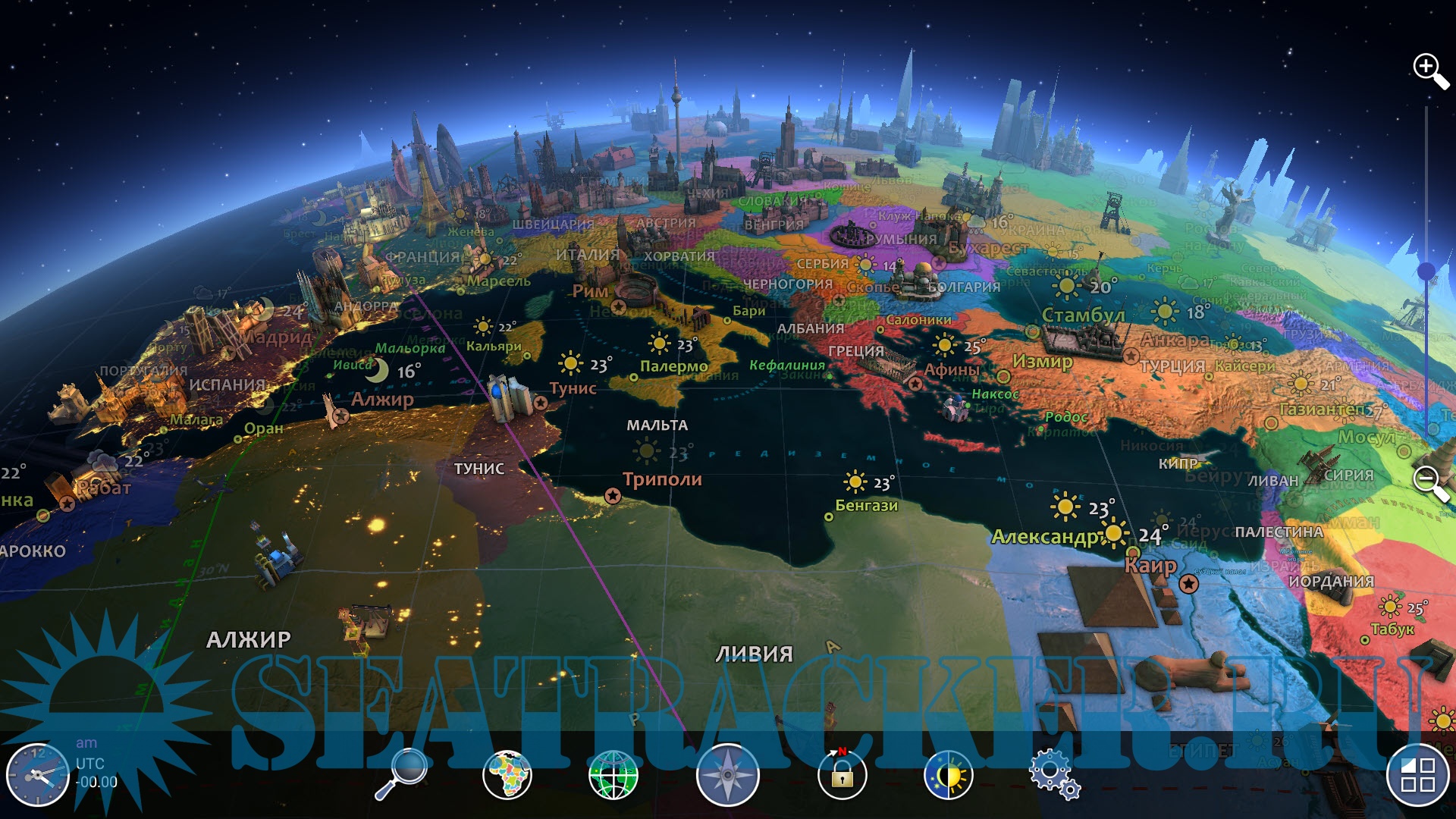Viewport: 1456px width, 819px height.
Task: Click the zoom-out magnifier button
Action: click(1430, 482)
